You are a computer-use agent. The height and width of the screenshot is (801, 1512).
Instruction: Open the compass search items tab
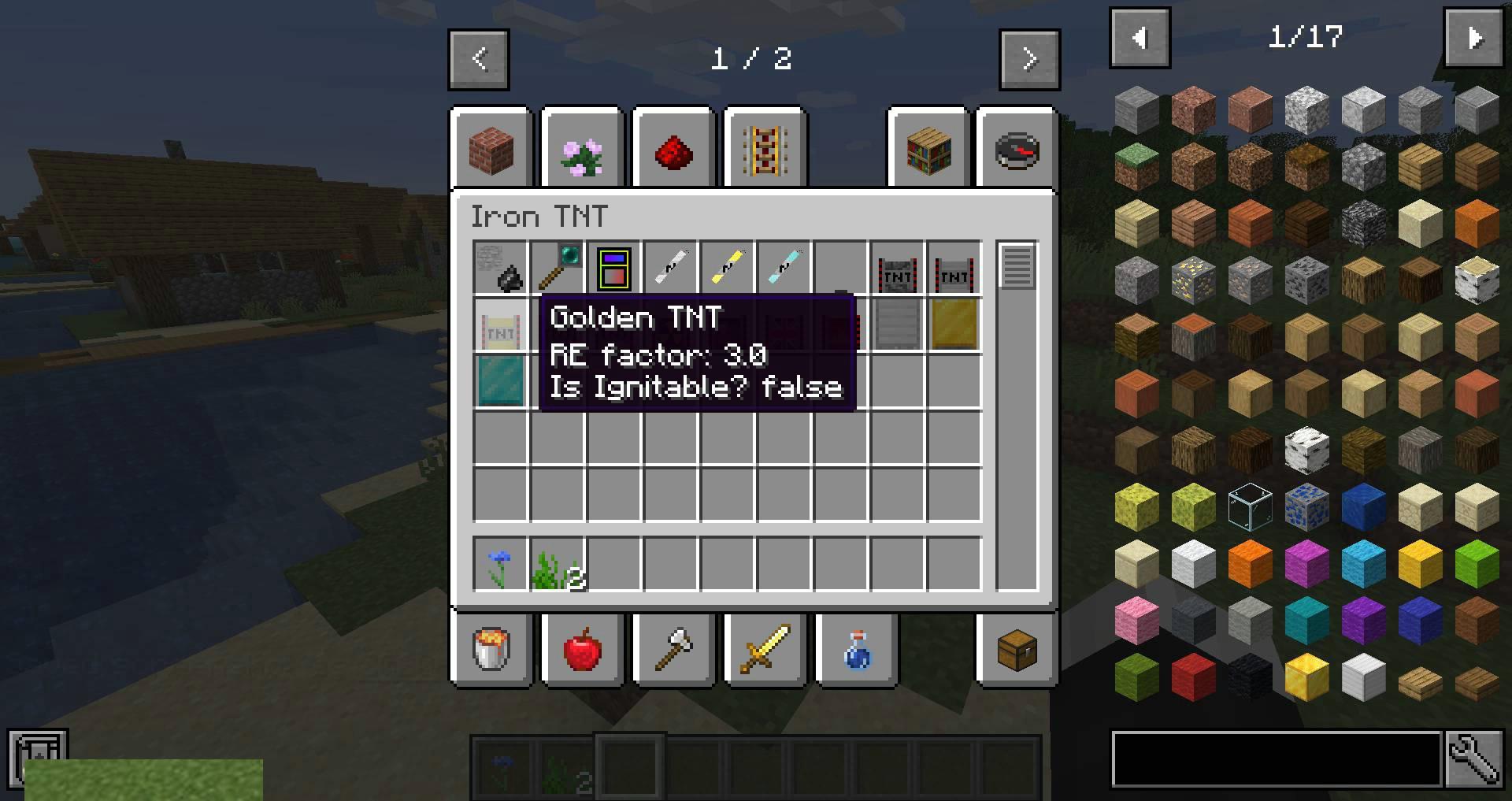tap(1017, 151)
